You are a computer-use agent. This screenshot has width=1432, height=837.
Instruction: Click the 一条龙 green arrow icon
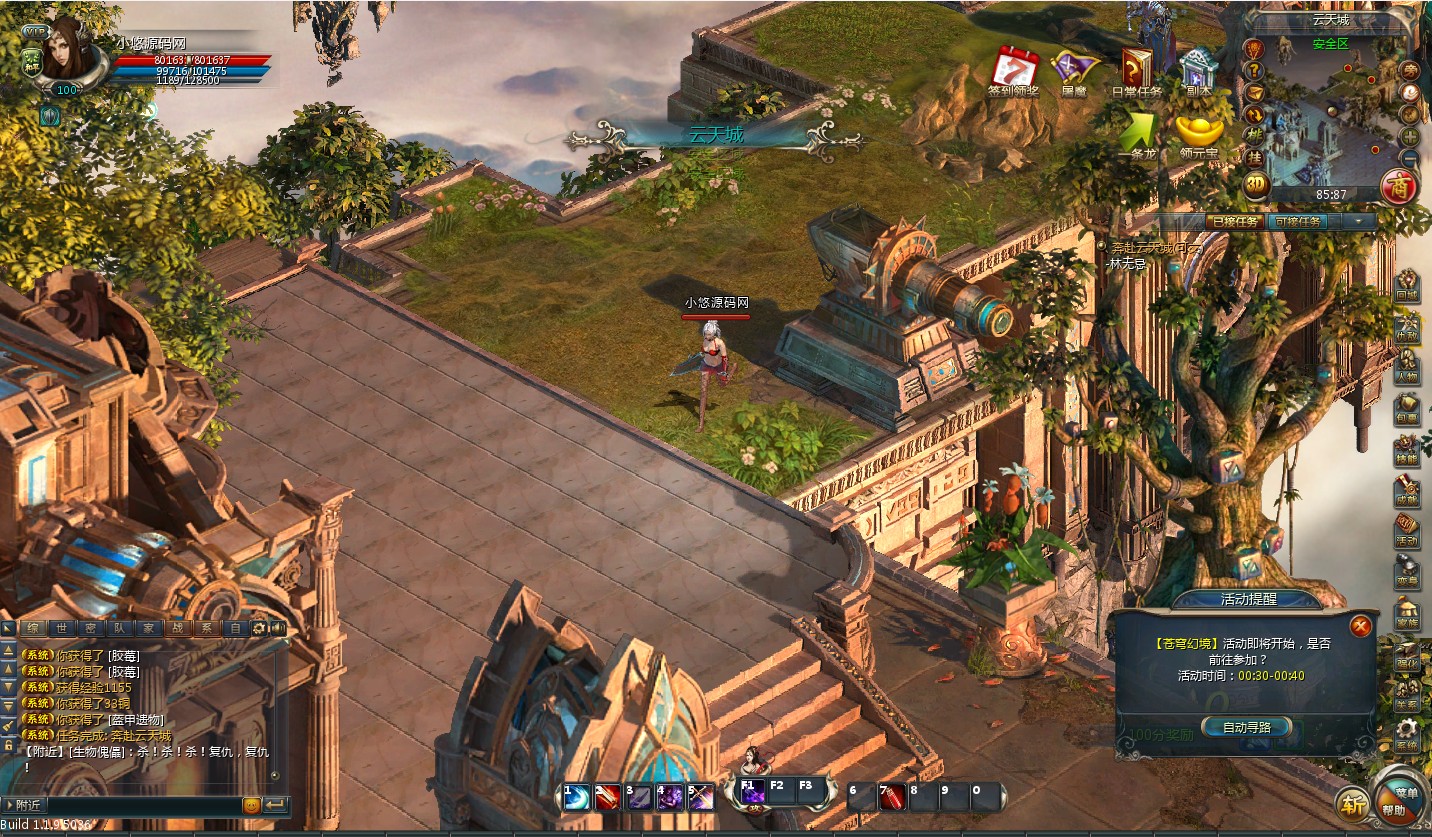[x=1136, y=131]
